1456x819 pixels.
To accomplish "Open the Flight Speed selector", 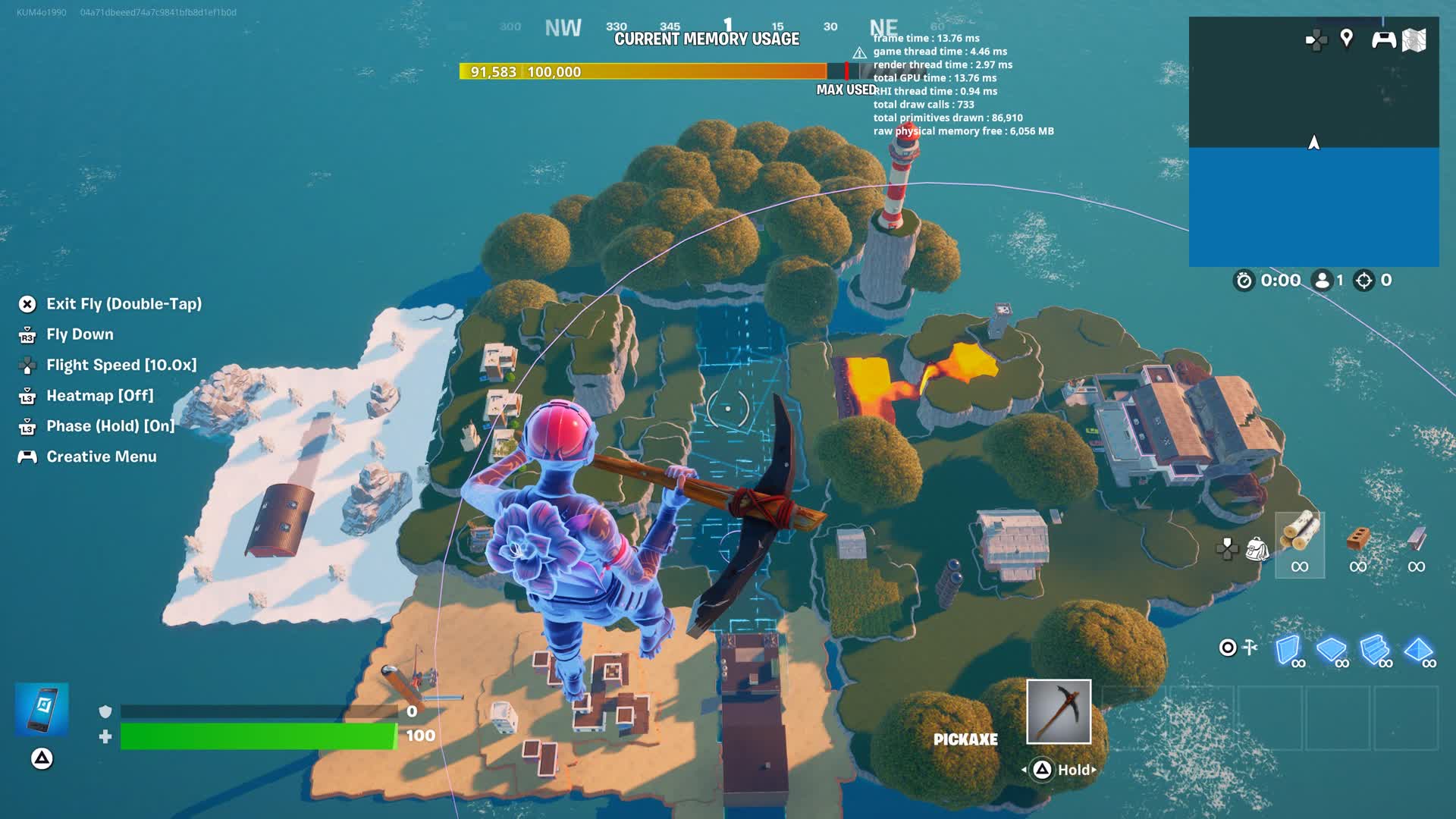I will coord(121,365).
